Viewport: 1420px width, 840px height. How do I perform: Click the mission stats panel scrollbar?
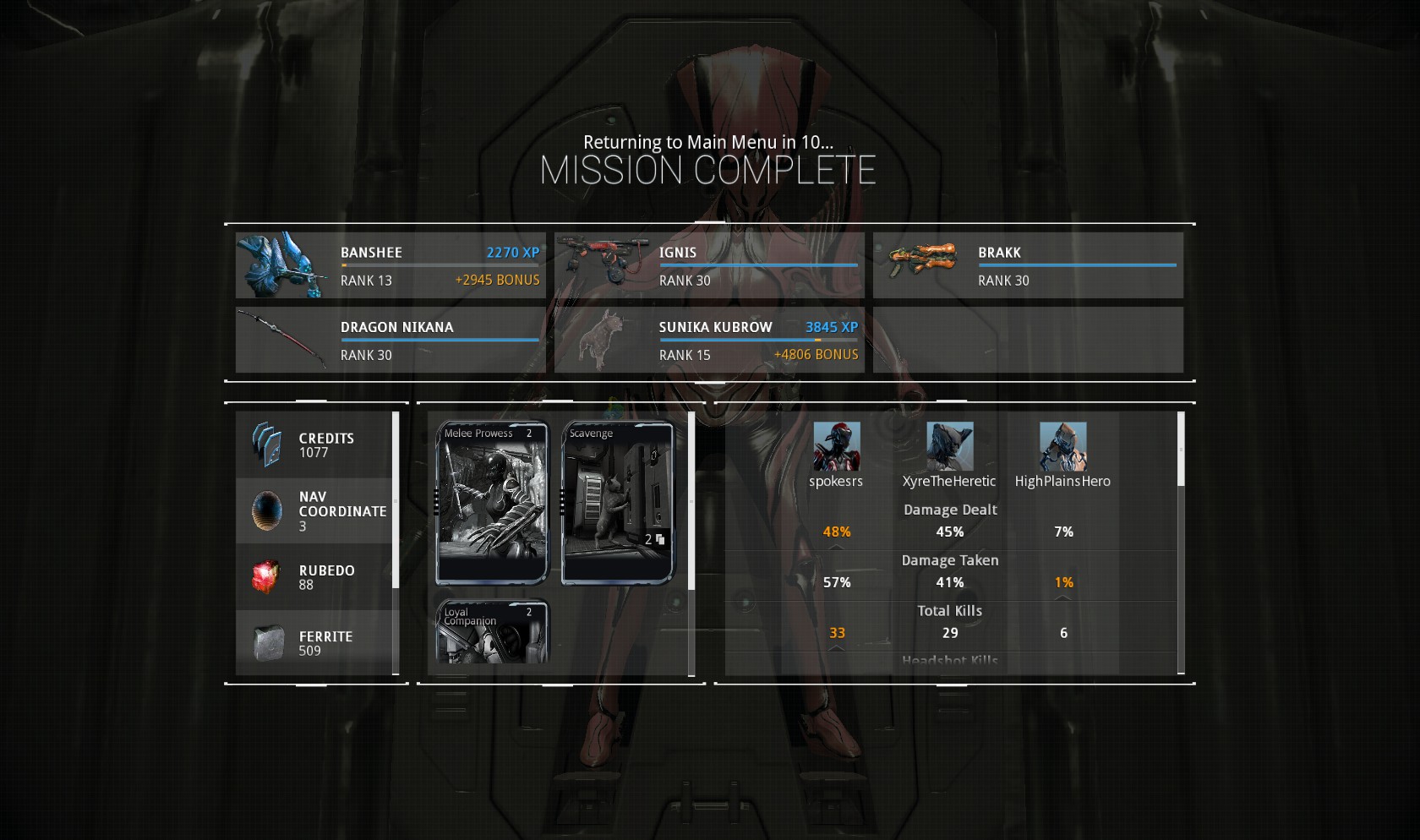click(x=1181, y=450)
